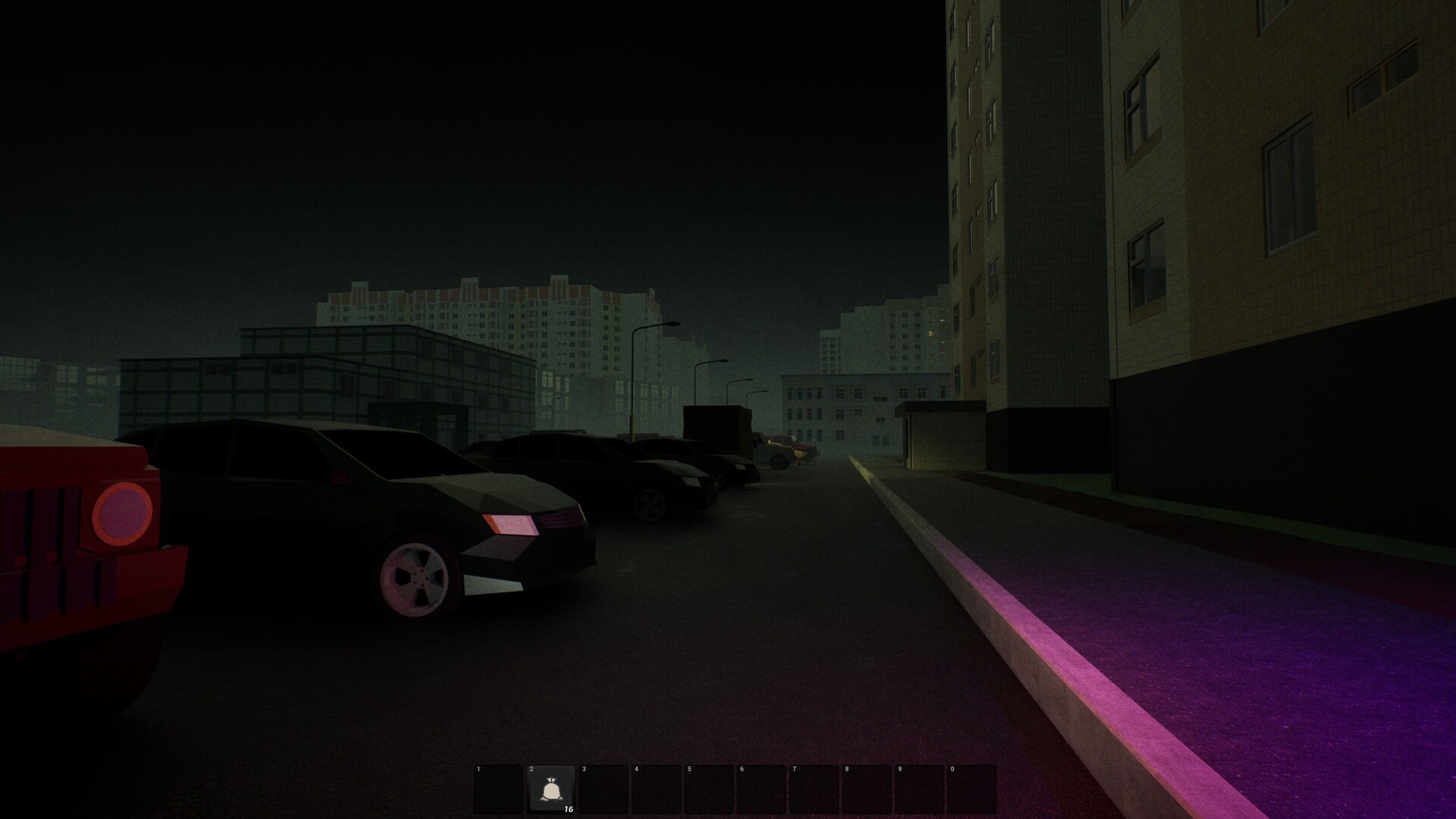
Task: Click the item count 16 on the bag
Action: click(567, 810)
